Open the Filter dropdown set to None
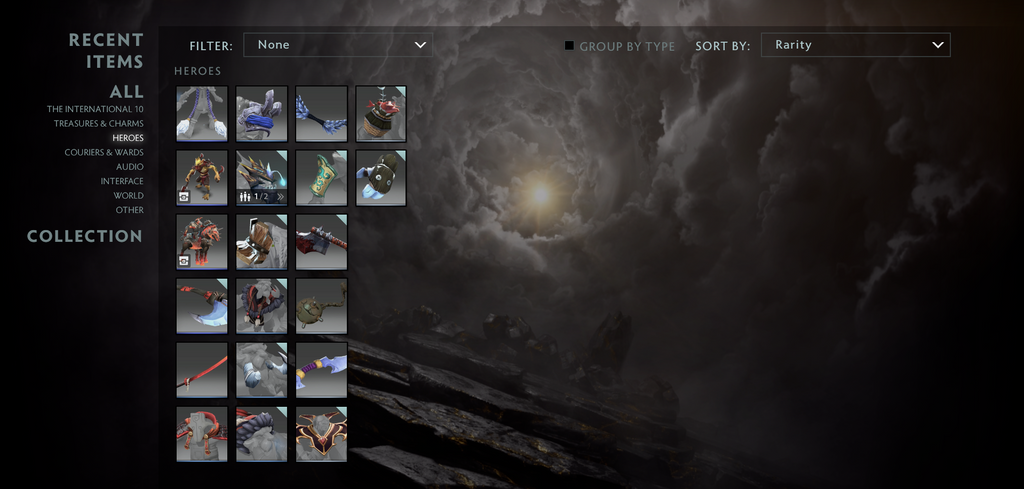Image resolution: width=1024 pixels, height=489 pixels. (337, 45)
